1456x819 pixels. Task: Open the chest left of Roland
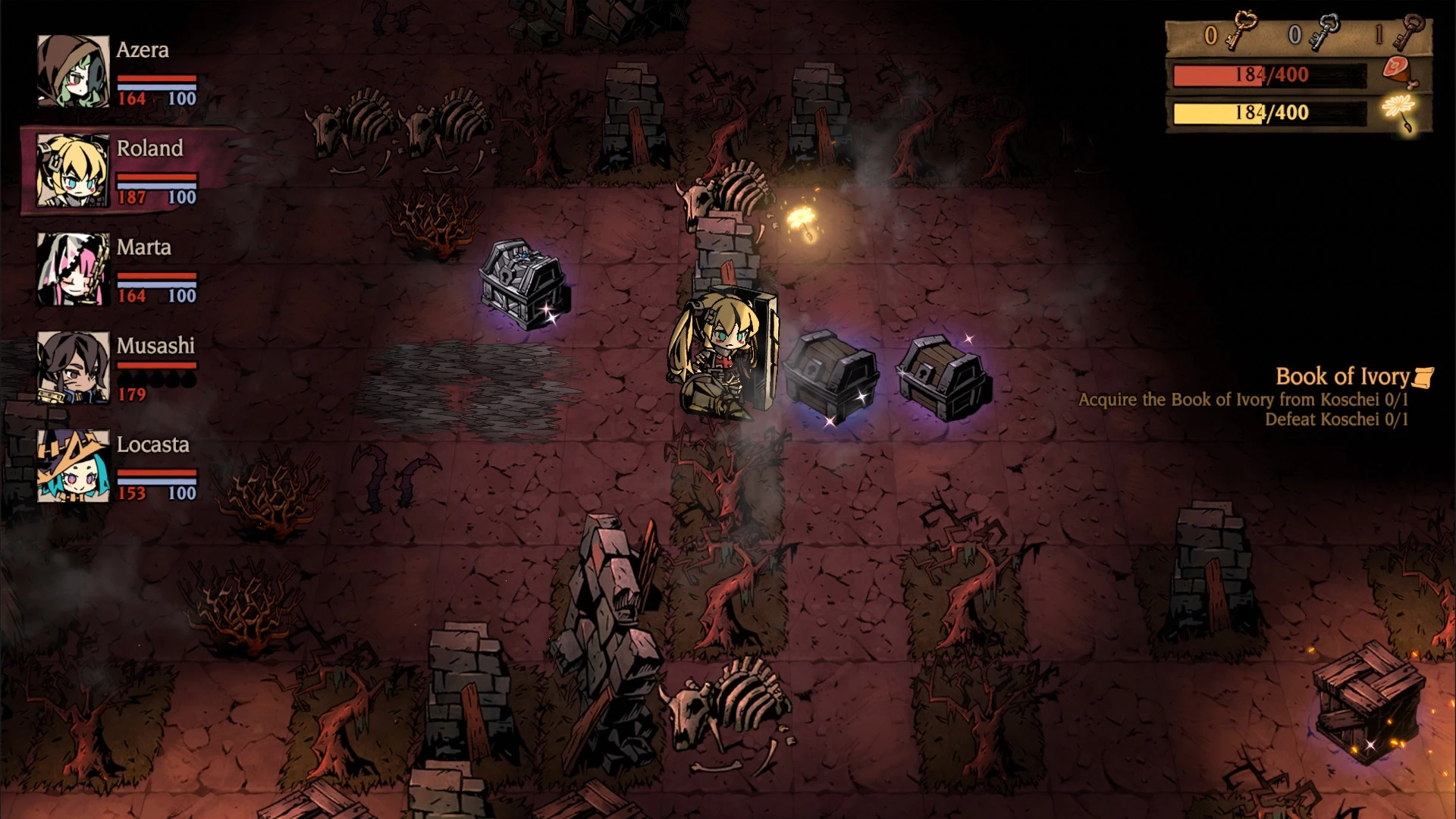pos(519,284)
